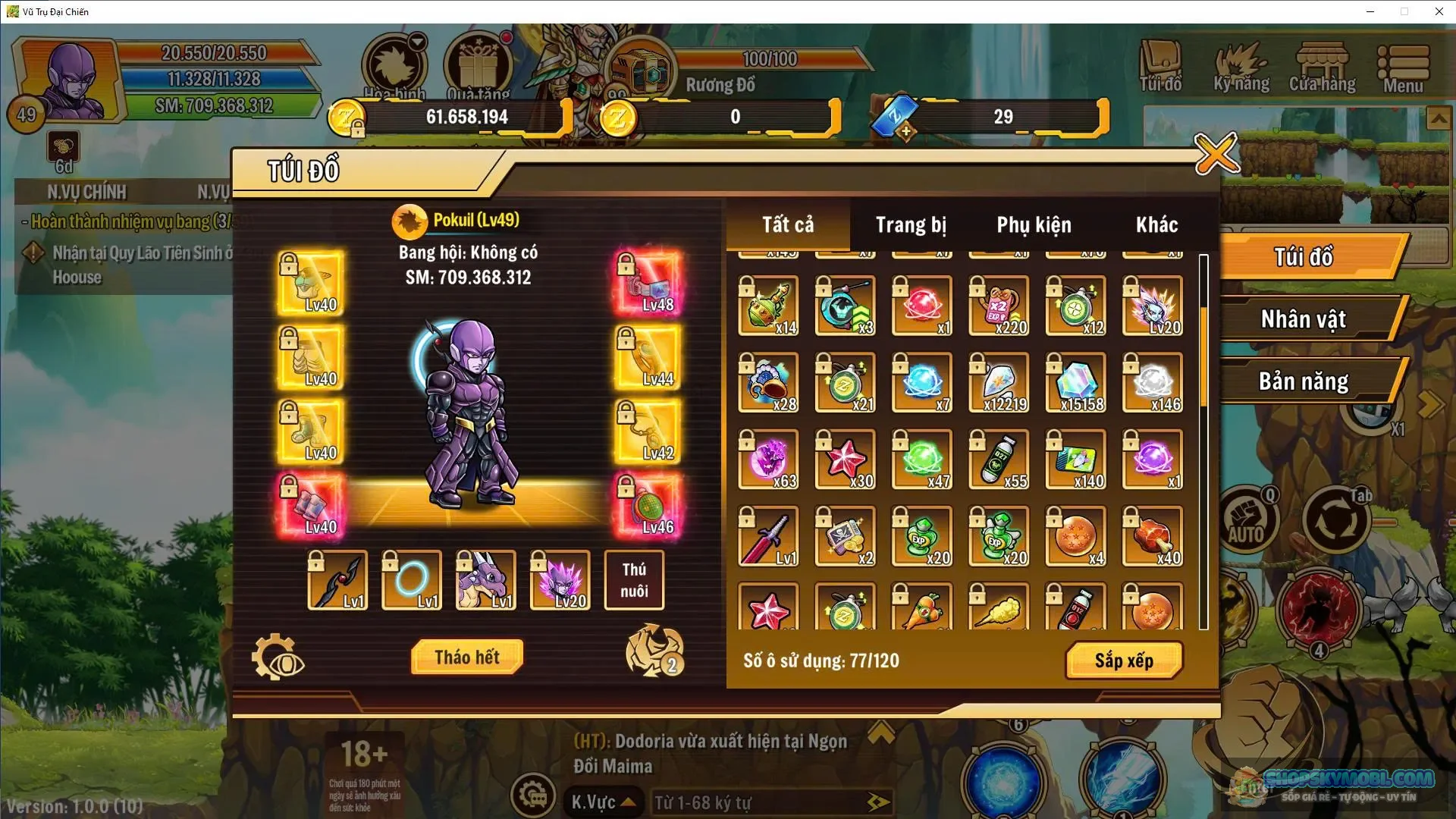This screenshot has width=1456, height=819.
Task: Switch to the Phụ kiện tab
Action: coord(1033,224)
